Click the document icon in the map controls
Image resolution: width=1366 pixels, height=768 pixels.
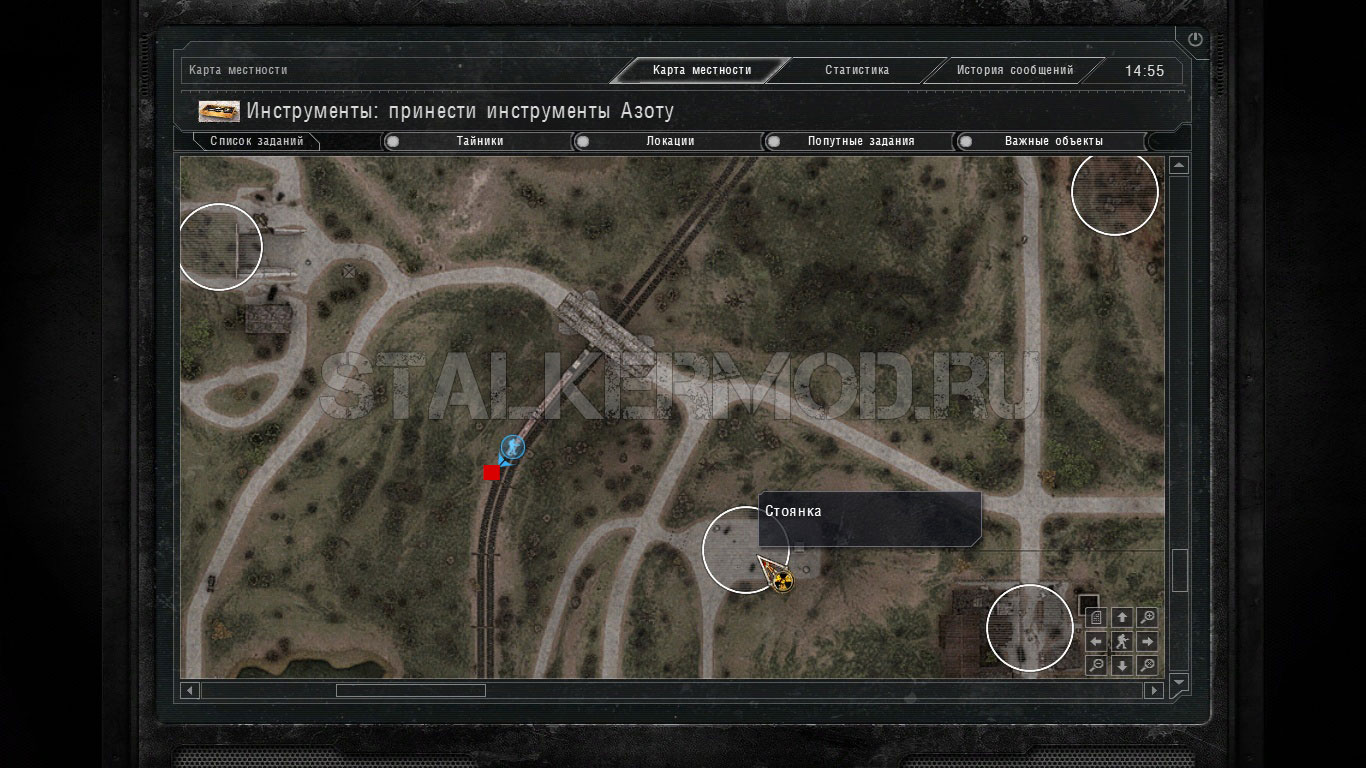coord(1096,617)
